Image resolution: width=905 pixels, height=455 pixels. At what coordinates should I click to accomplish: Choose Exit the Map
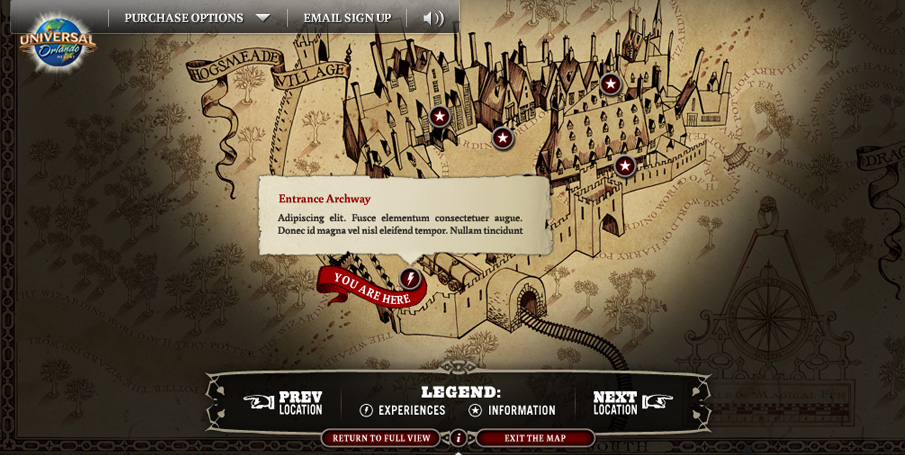pos(535,438)
